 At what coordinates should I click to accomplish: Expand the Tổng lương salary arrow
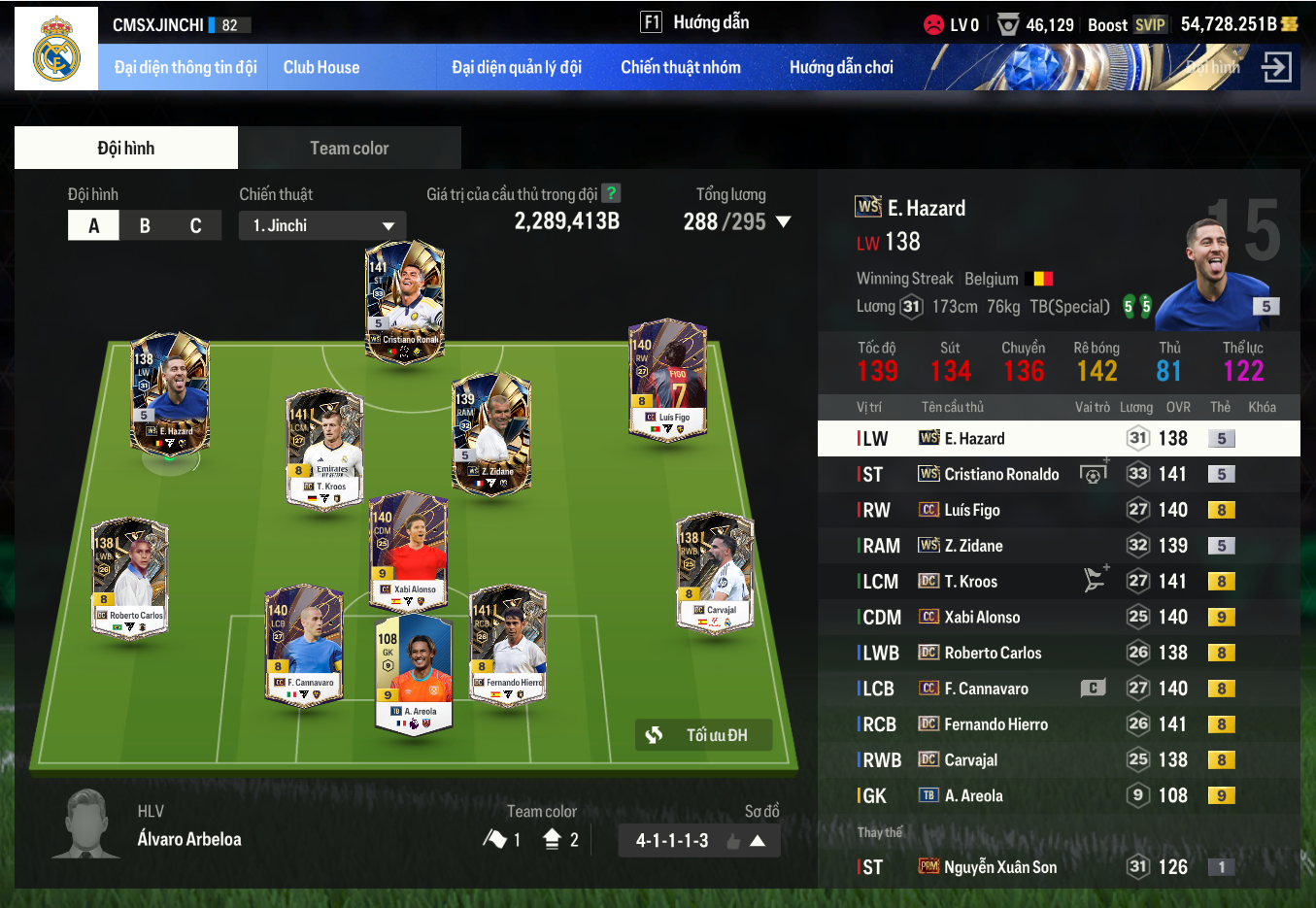tap(783, 221)
